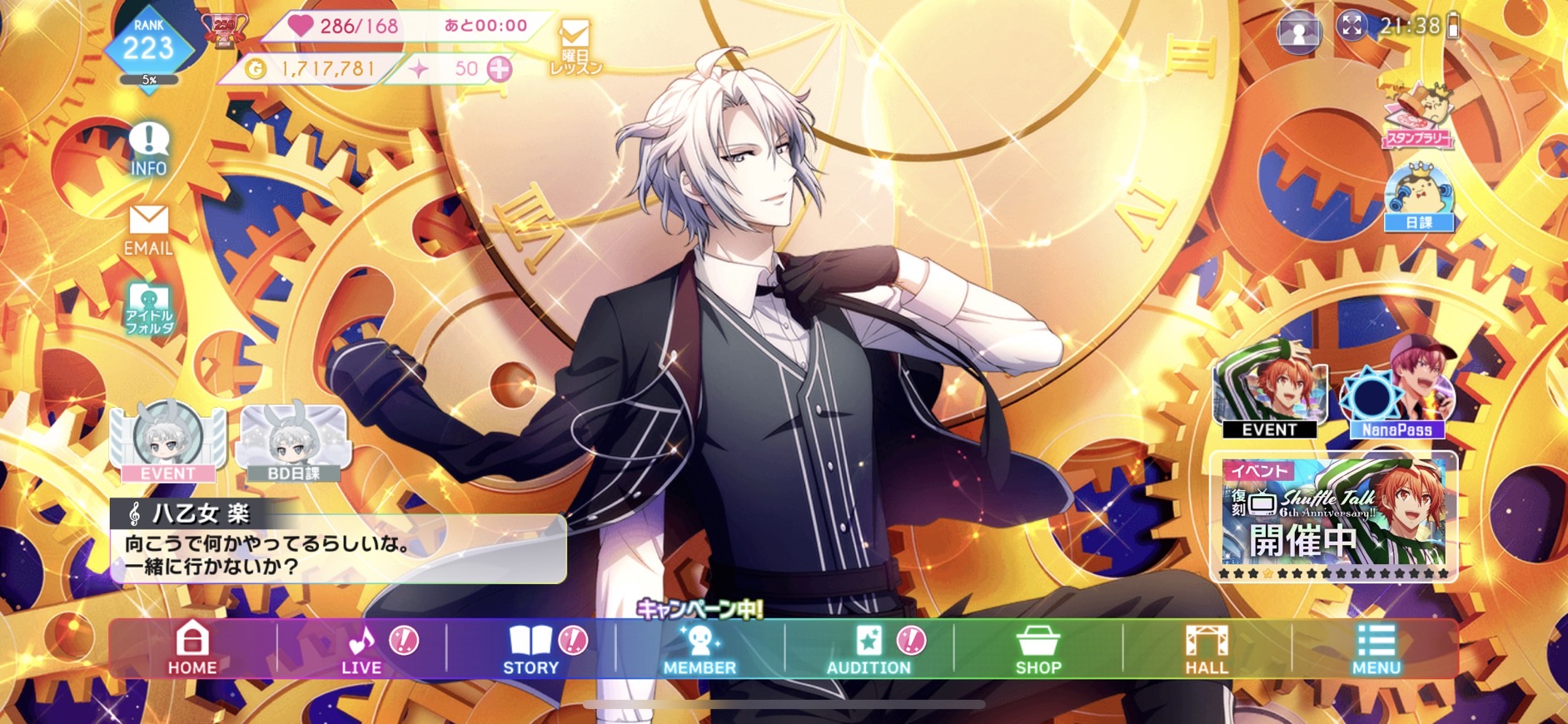Open the weekday lesson checklist icon
The image size is (1568, 724).
pyautogui.click(x=575, y=47)
